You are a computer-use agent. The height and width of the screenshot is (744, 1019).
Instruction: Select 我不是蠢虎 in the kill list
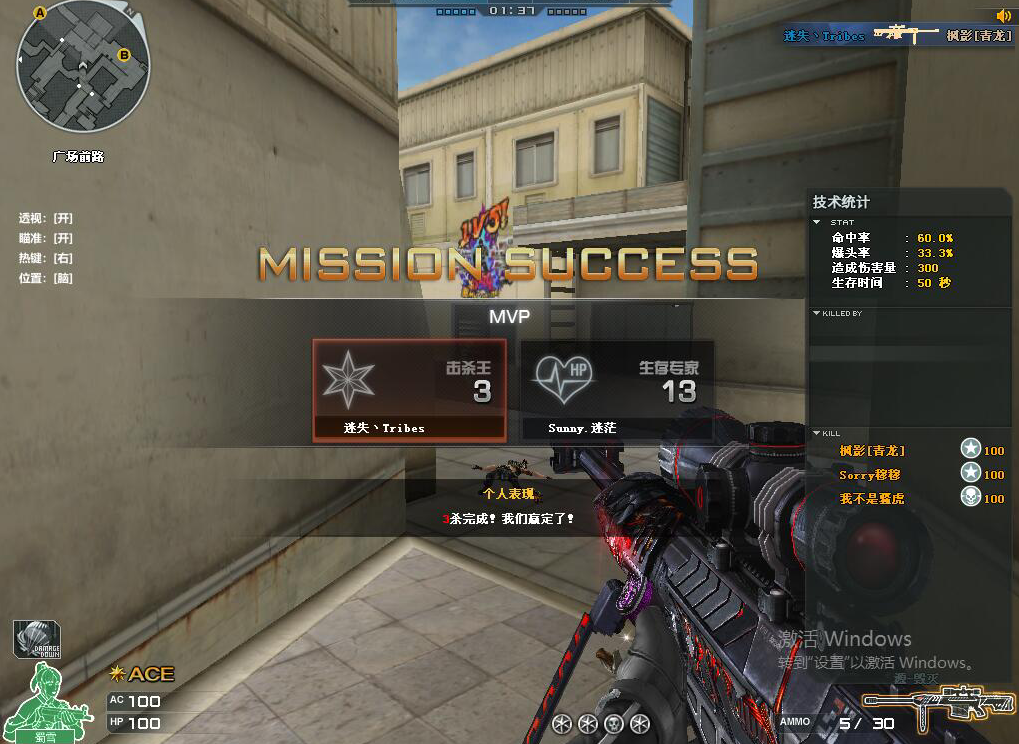(872, 498)
